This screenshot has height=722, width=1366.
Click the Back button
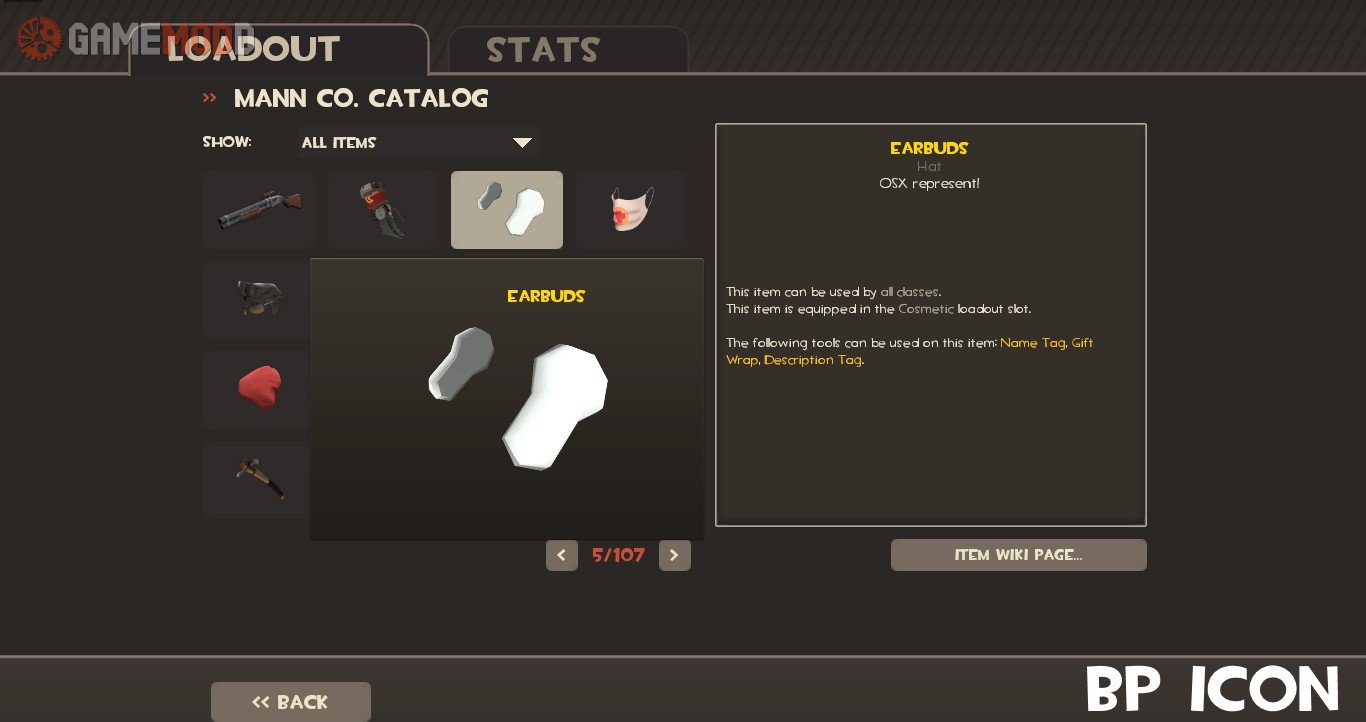(290, 702)
